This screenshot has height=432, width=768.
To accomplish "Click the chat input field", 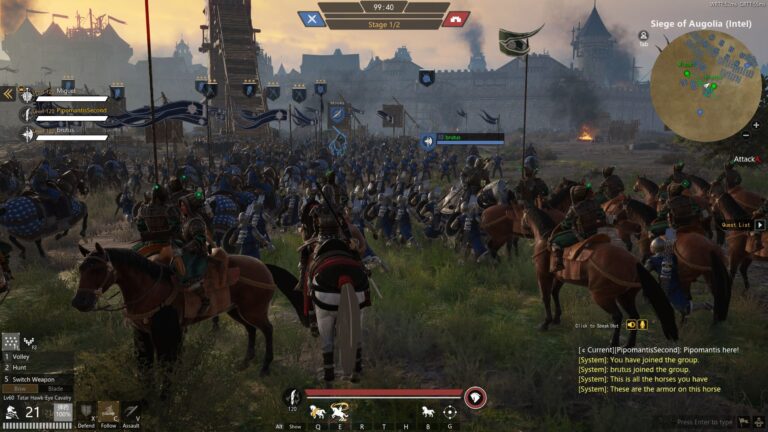I will 715,422.
